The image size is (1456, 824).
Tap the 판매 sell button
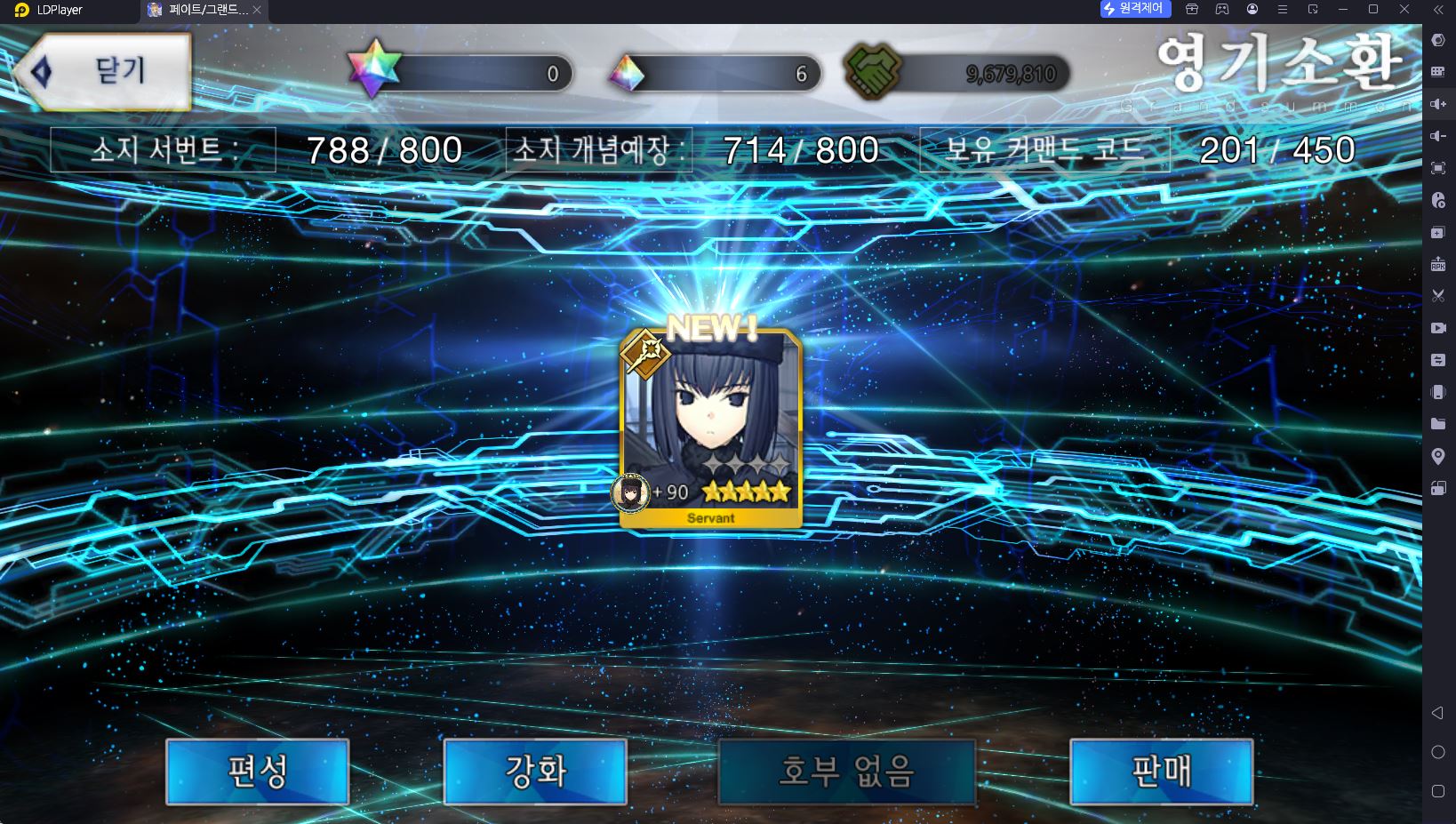[x=1161, y=771]
